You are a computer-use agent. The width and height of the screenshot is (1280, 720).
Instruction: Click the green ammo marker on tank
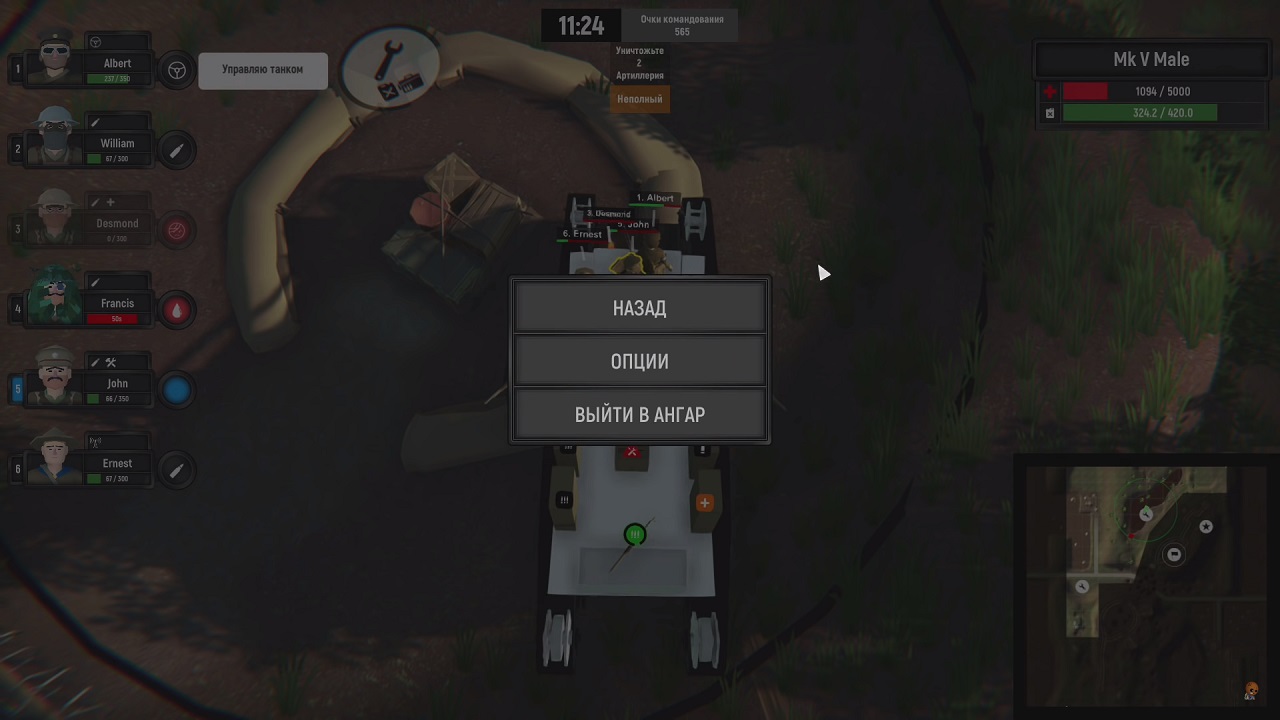(x=635, y=535)
